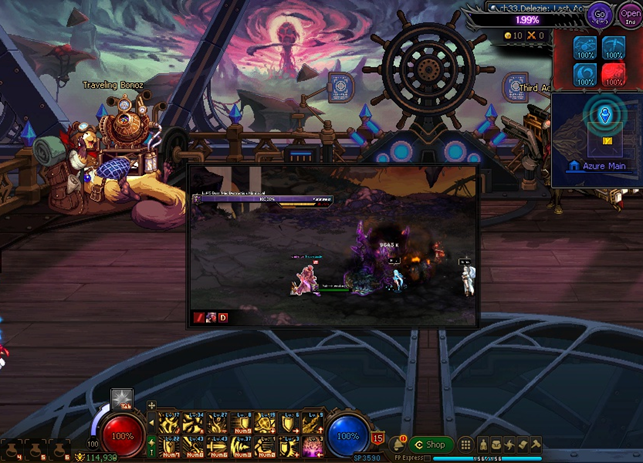
Task: Click the red 100% party status icon
Action: (612, 71)
